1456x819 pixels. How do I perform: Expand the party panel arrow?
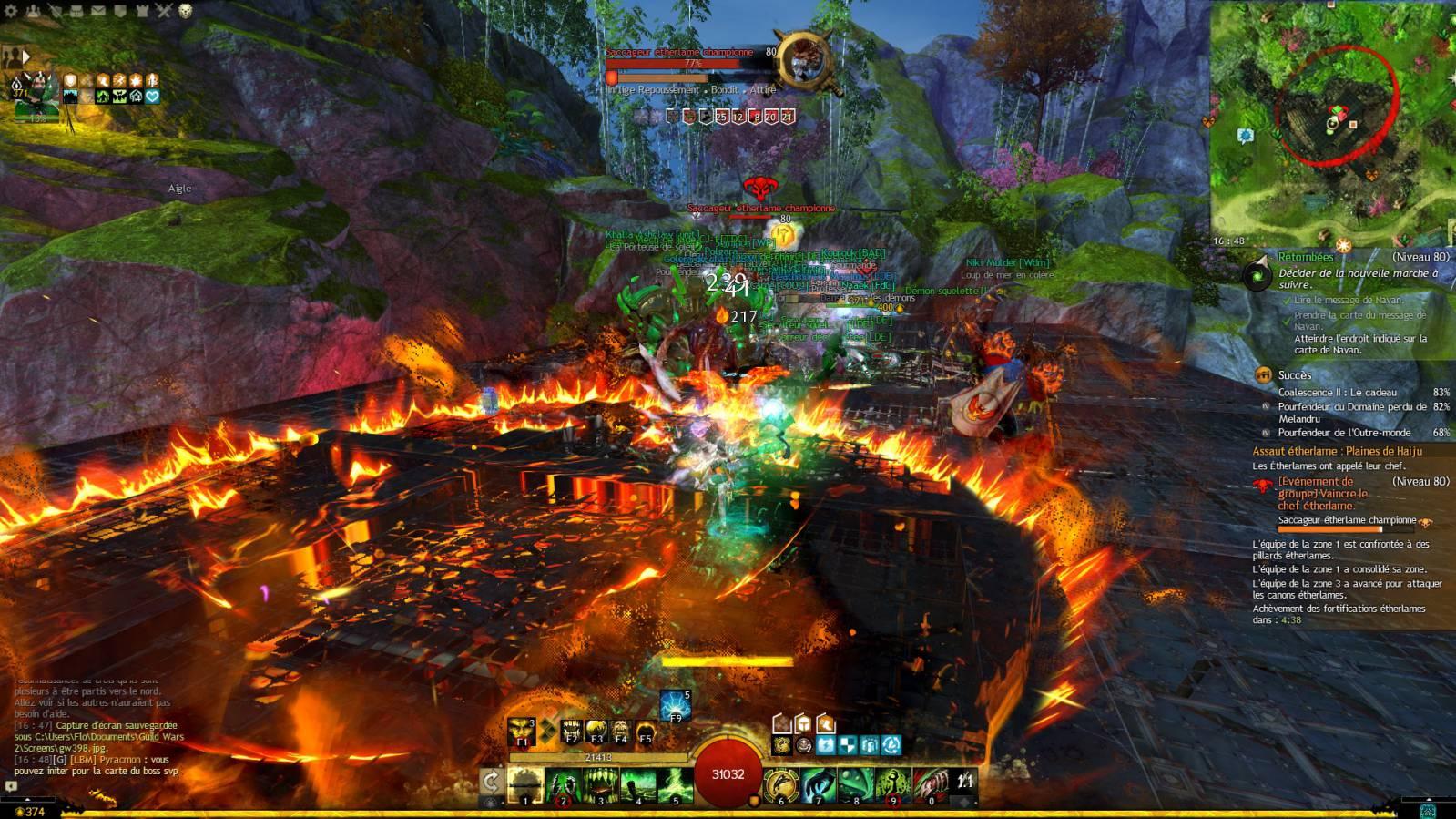tap(25, 56)
